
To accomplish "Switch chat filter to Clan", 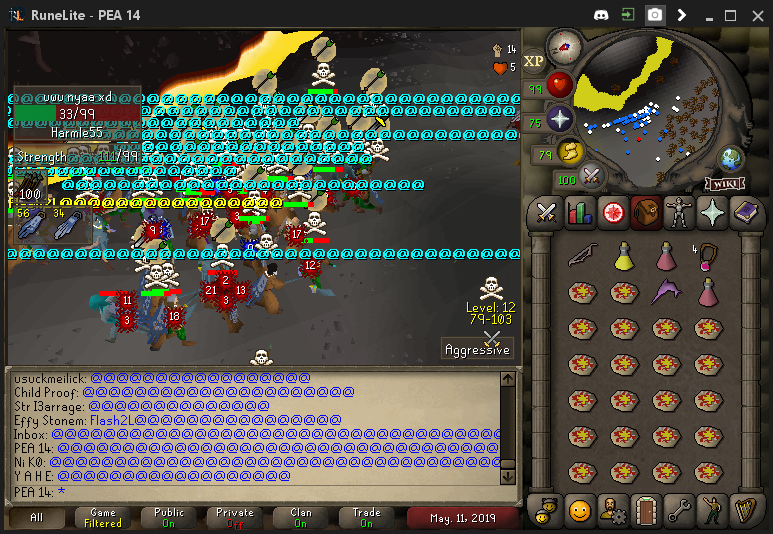I will [301, 517].
